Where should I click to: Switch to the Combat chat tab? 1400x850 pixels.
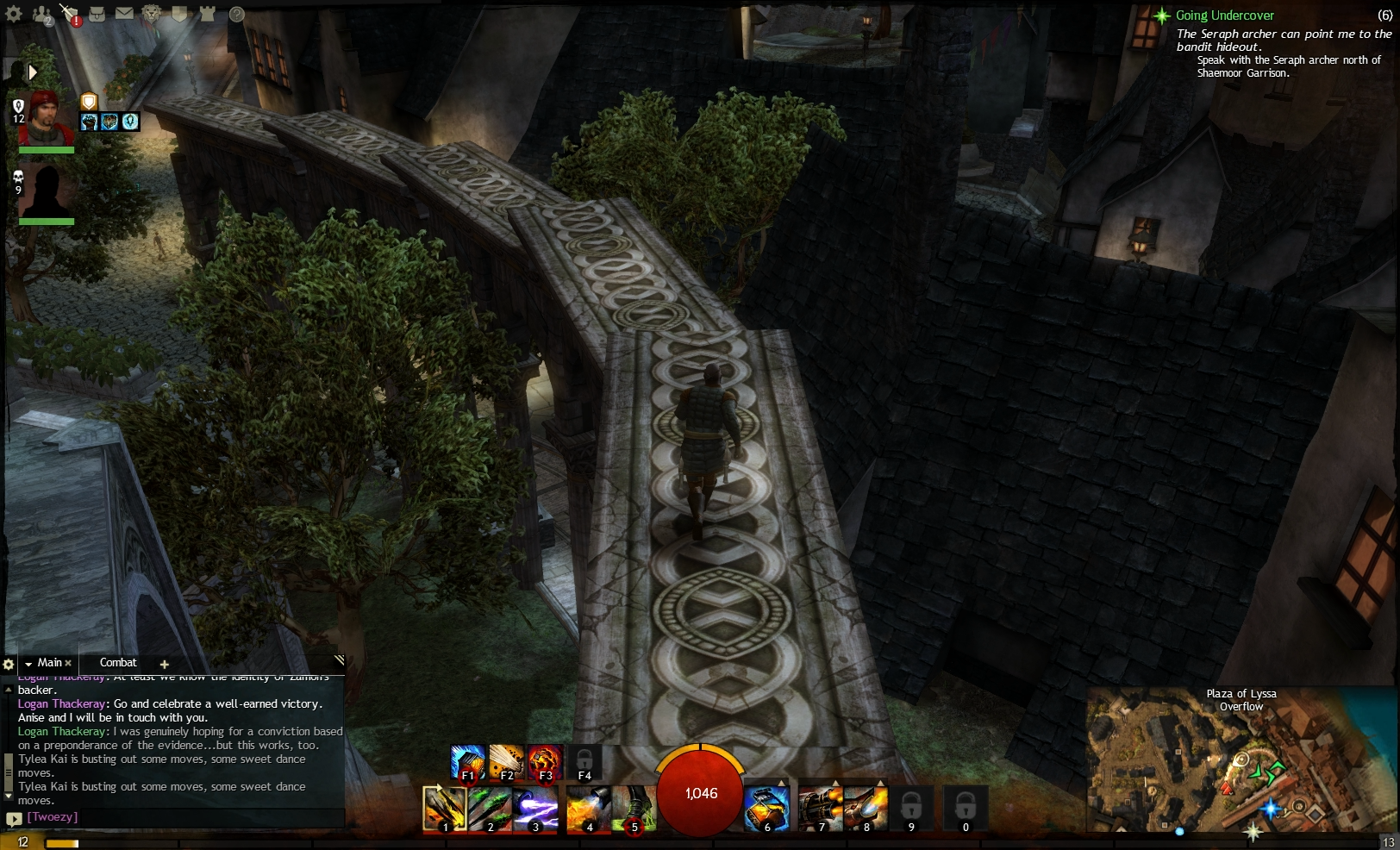click(x=119, y=663)
